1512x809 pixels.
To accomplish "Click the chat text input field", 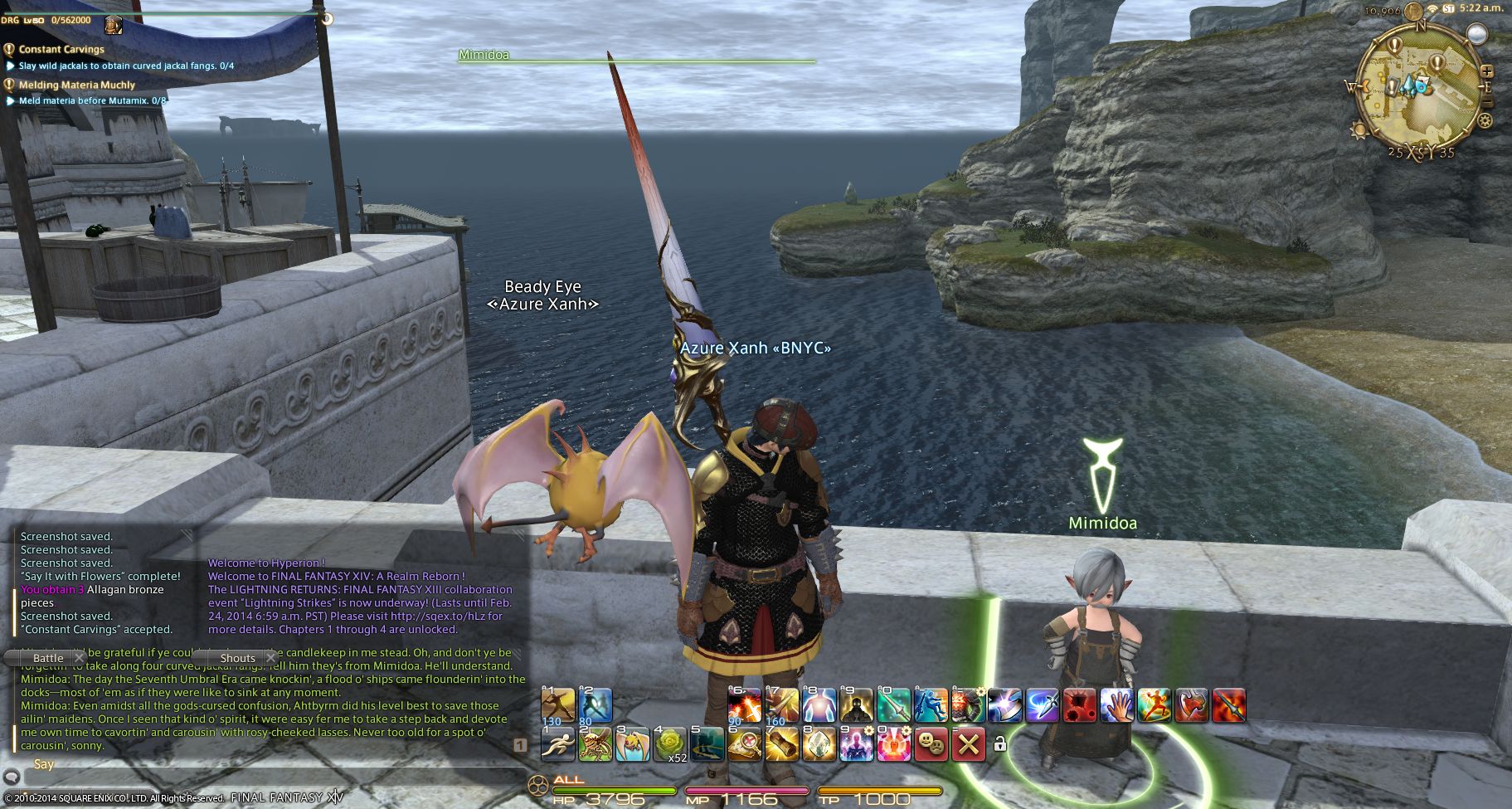I will tap(265, 777).
